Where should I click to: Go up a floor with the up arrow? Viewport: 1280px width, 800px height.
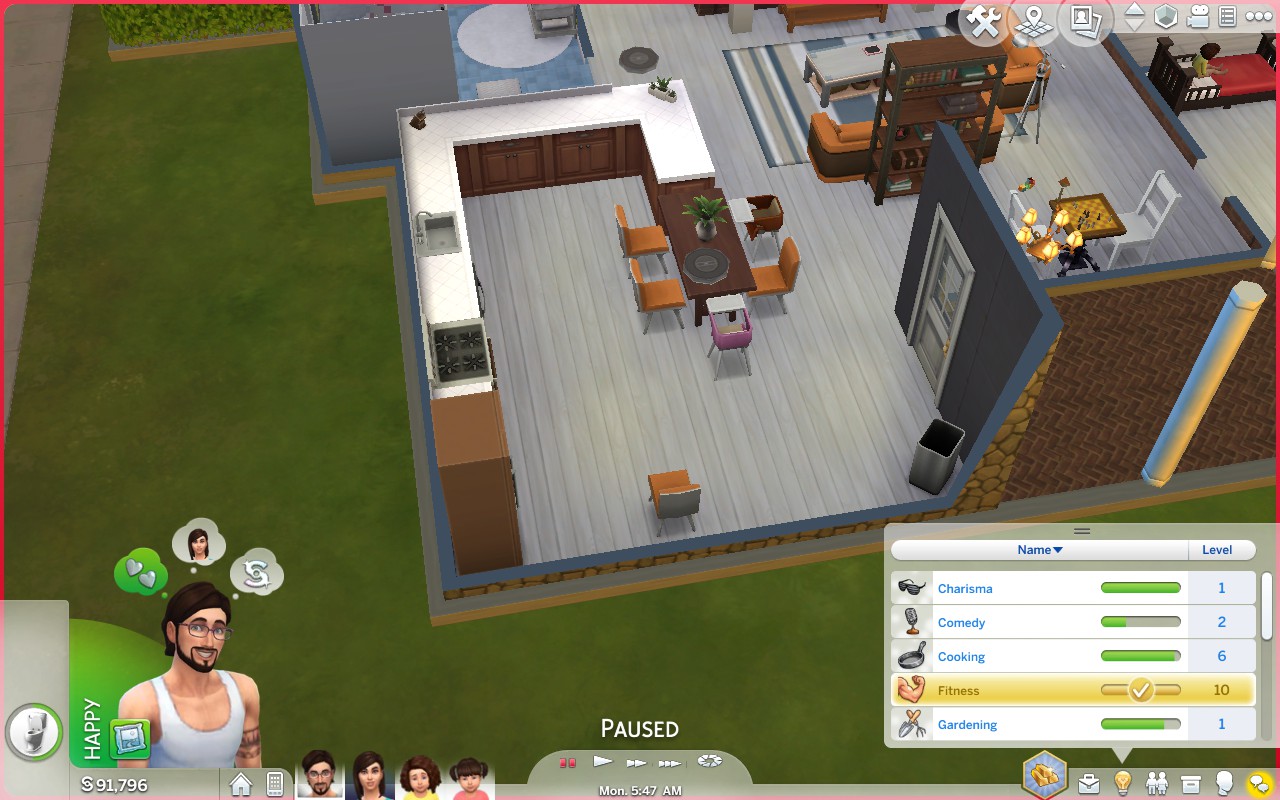tap(1133, 11)
